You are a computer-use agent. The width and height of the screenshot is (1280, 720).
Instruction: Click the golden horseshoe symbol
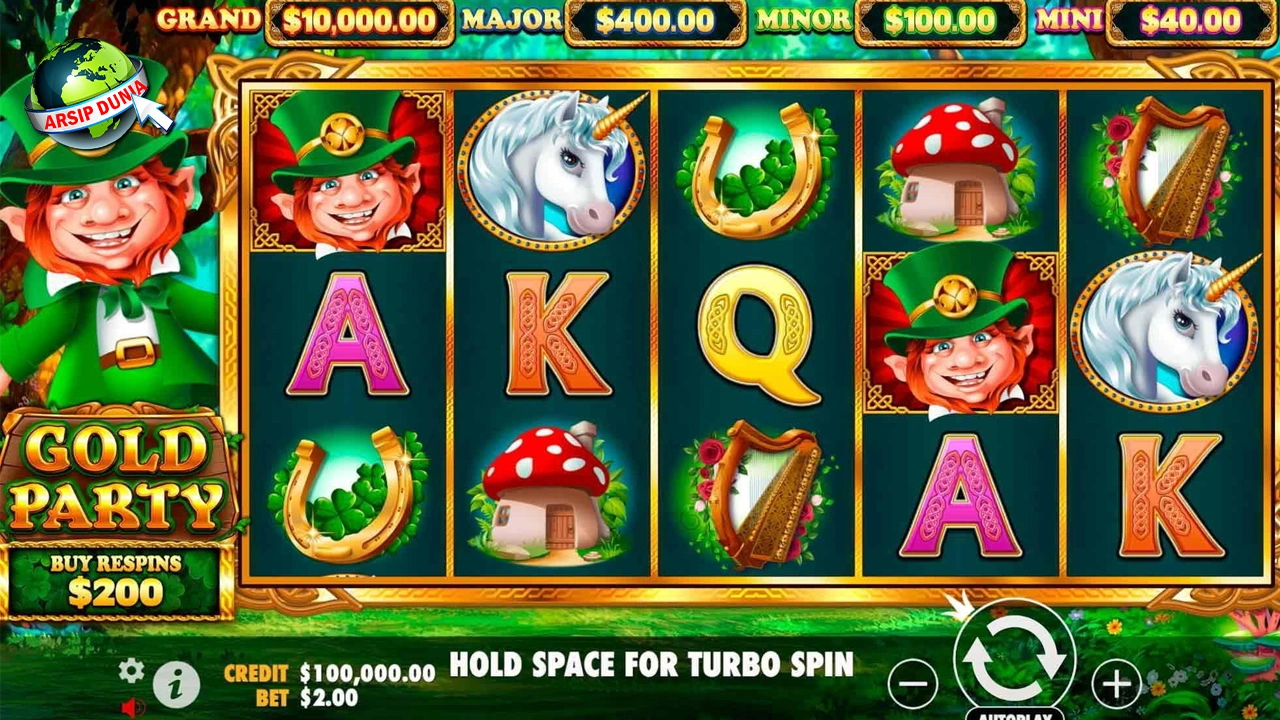pyautogui.click(x=757, y=170)
